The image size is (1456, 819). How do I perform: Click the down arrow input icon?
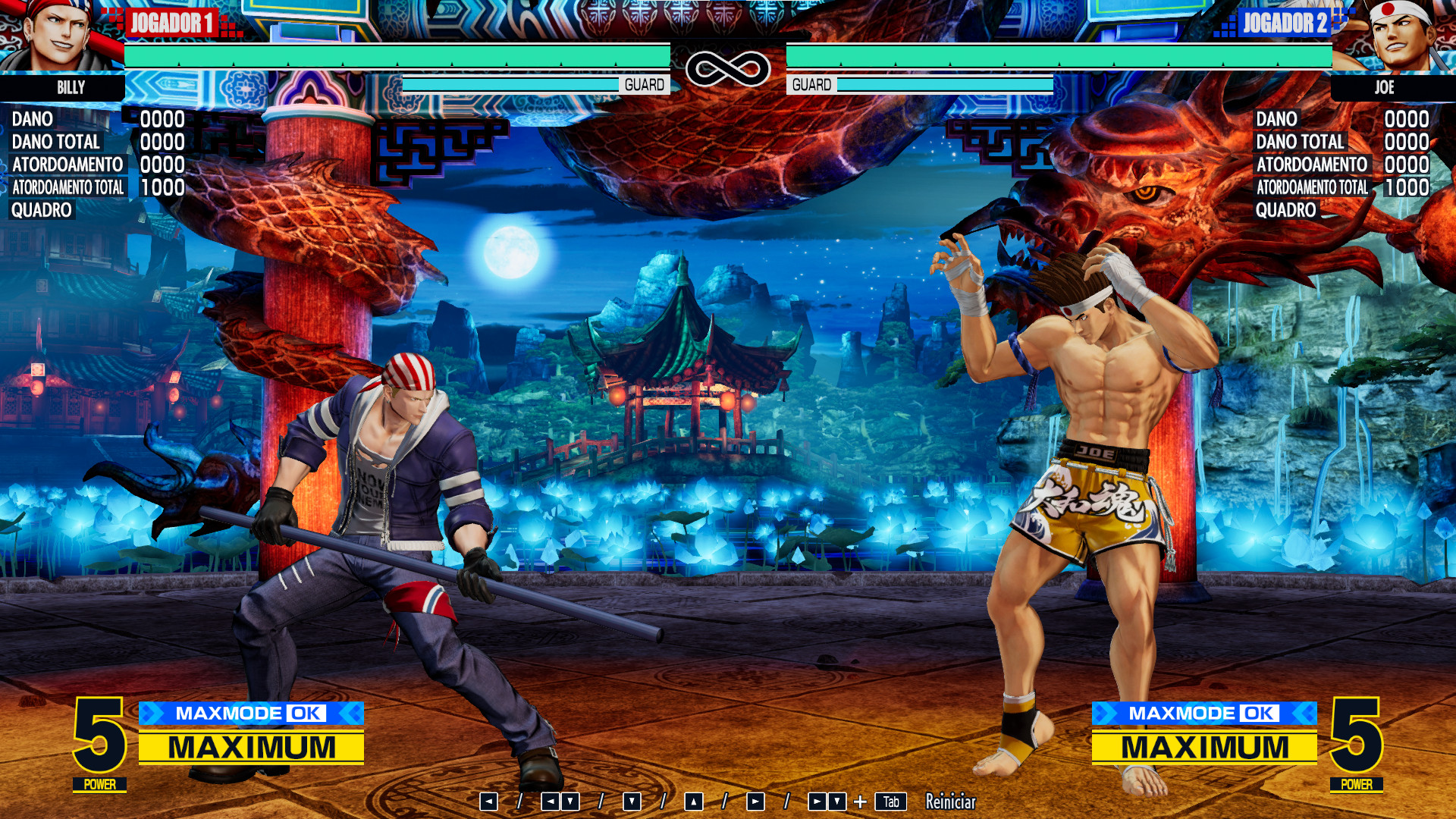[632, 800]
